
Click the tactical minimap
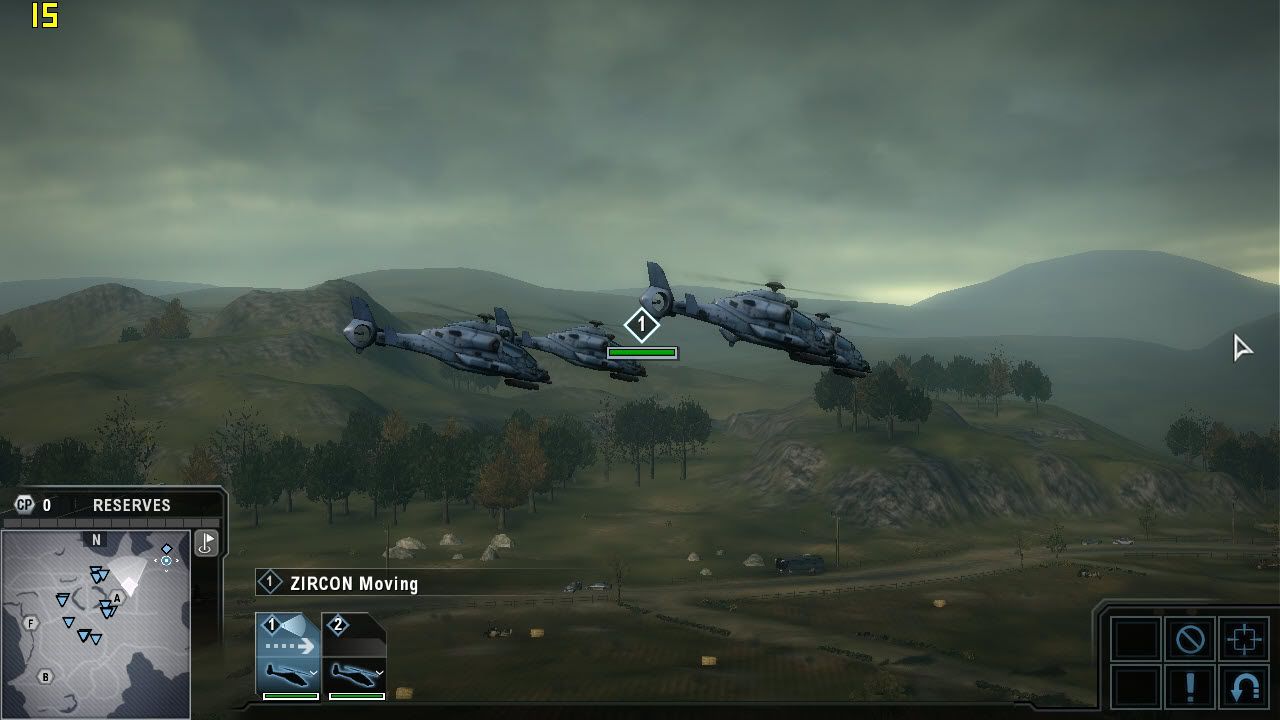pos(95,625)
